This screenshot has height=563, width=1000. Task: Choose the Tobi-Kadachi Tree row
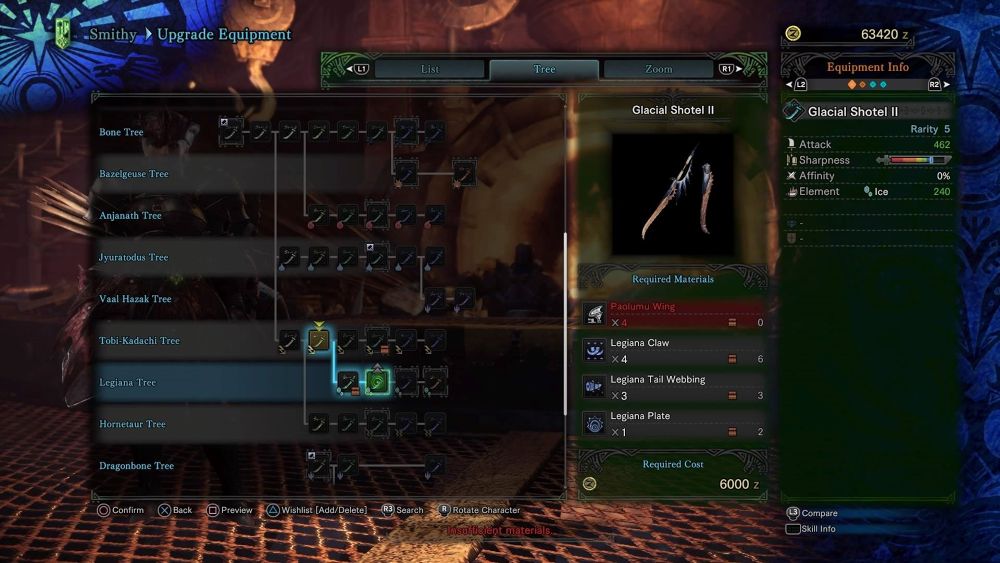[139, 341]
